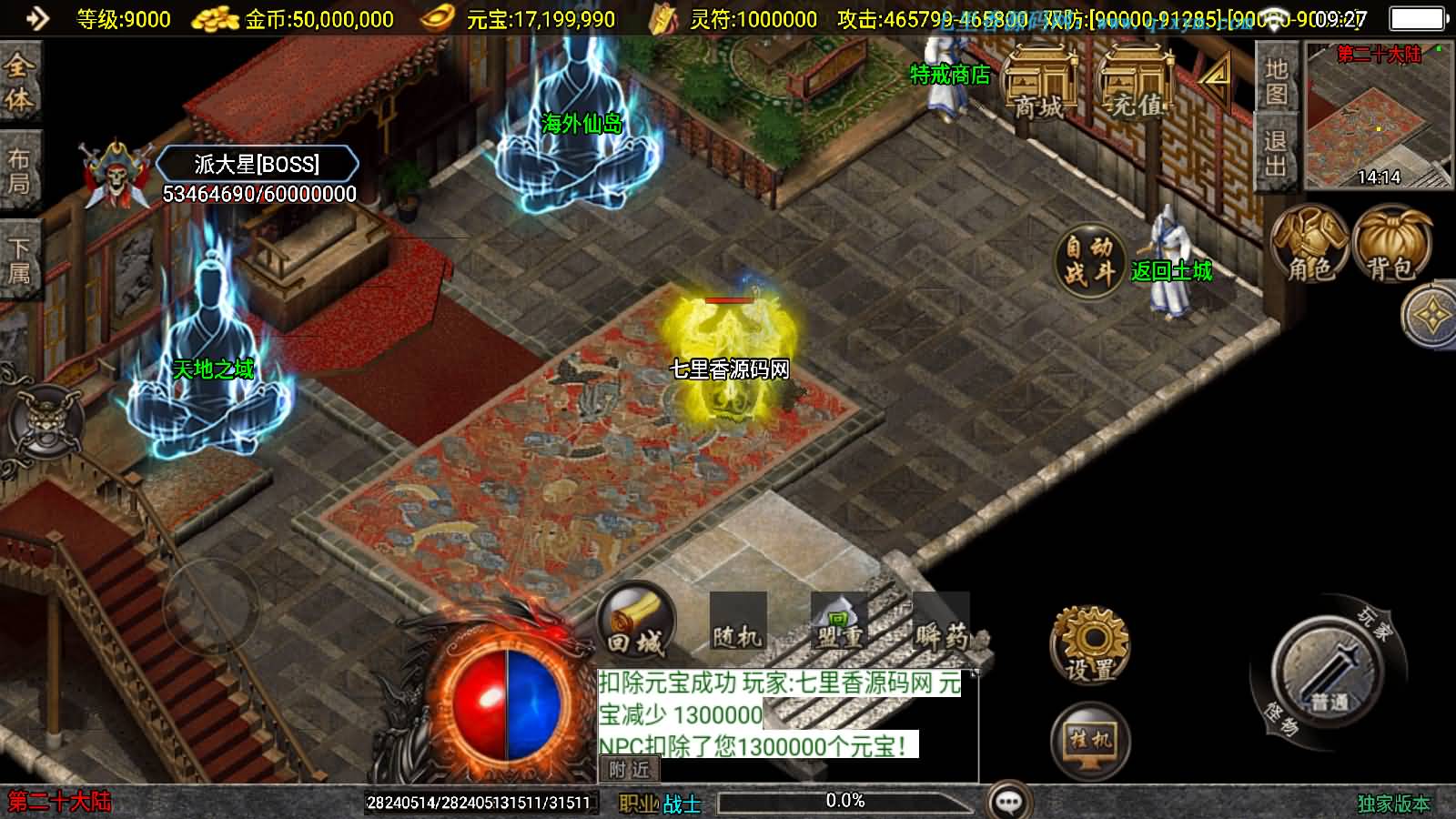Select the 全体 tab on the left
The image size is (1456, 819).
pos(19,82)
